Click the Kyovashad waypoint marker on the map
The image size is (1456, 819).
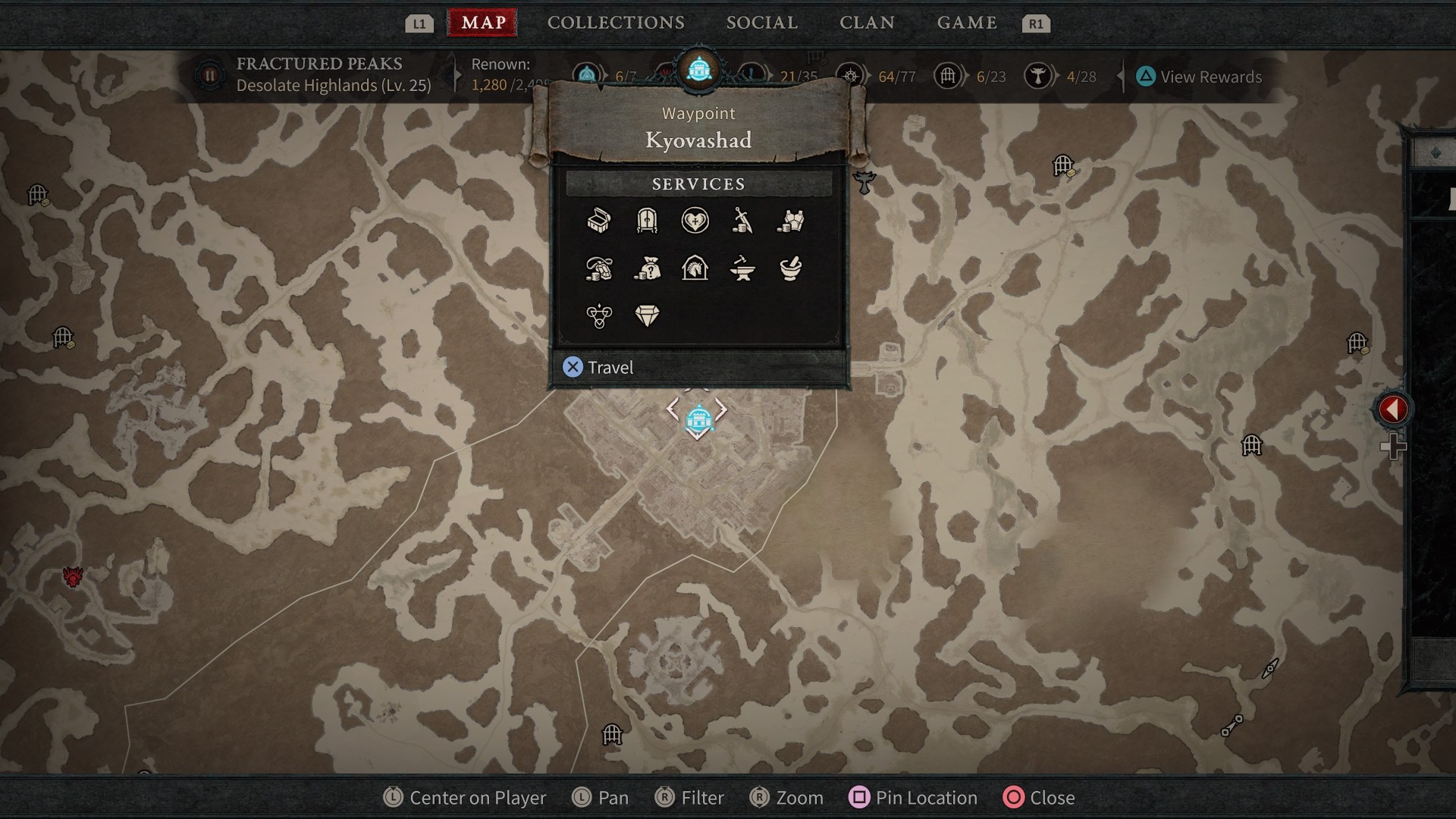[697, 419]
